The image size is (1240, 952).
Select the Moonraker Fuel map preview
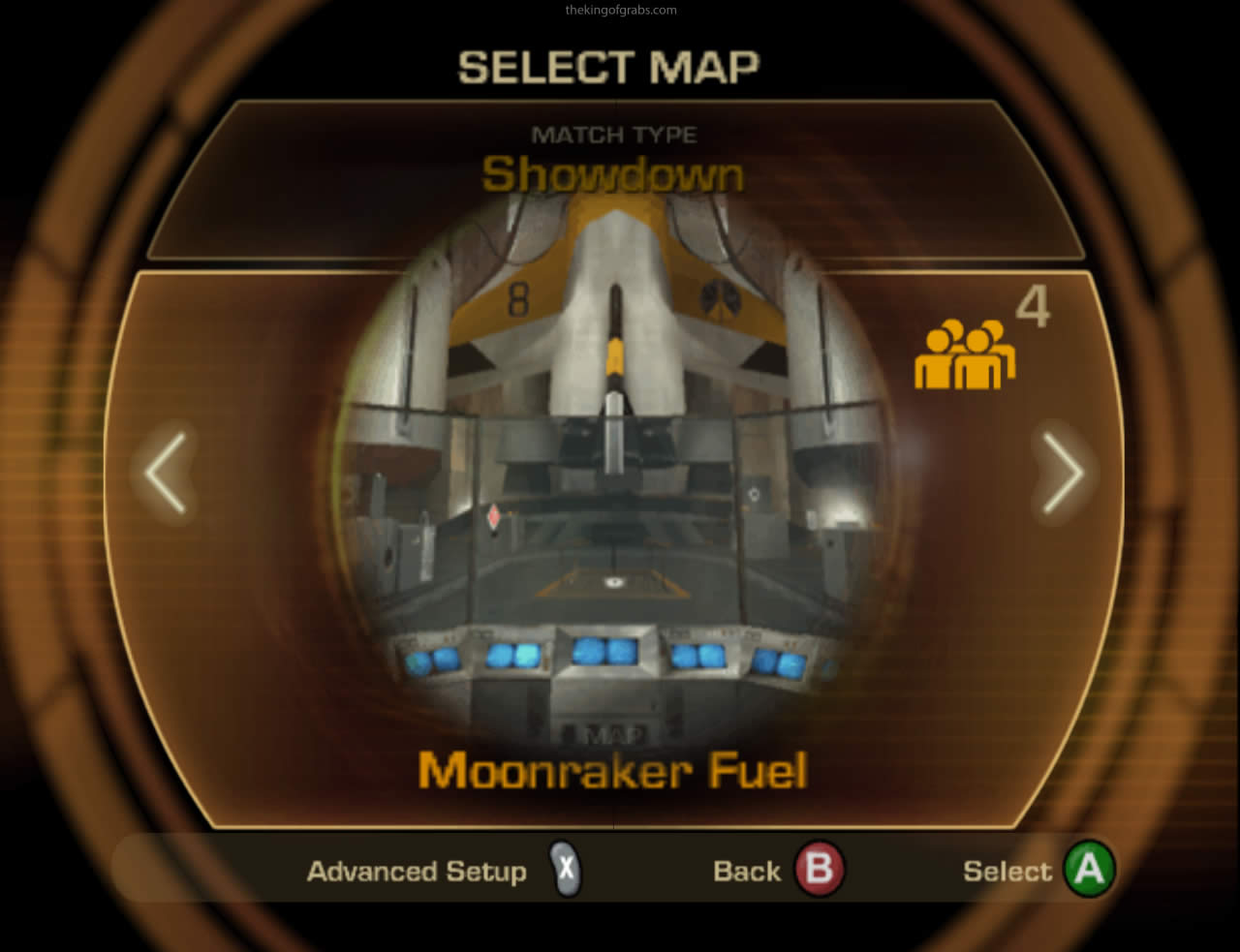click(x=612, y=465)
